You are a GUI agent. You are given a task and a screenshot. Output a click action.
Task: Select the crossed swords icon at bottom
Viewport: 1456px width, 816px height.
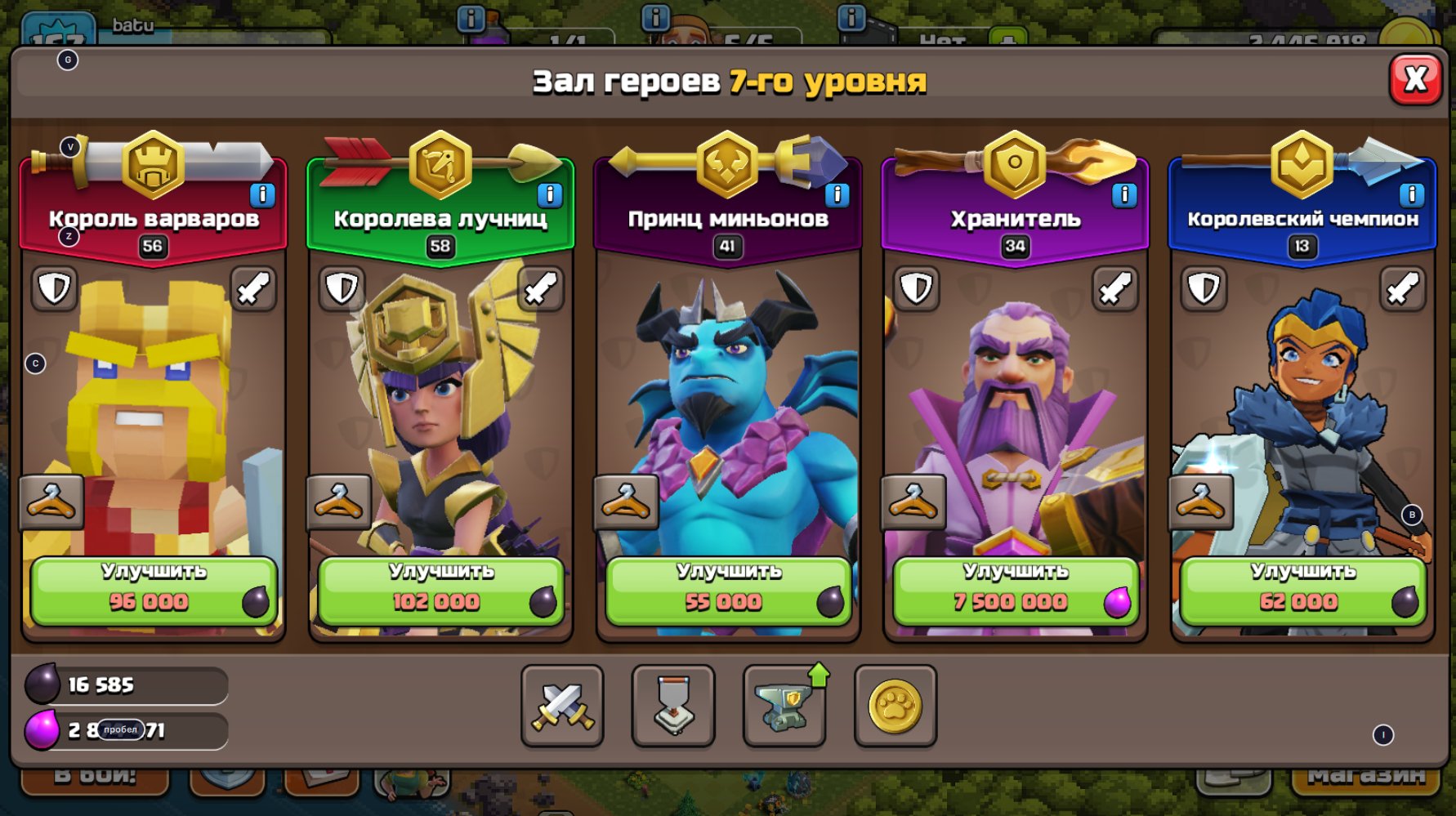pyautogui.click(x=563, y=707)
